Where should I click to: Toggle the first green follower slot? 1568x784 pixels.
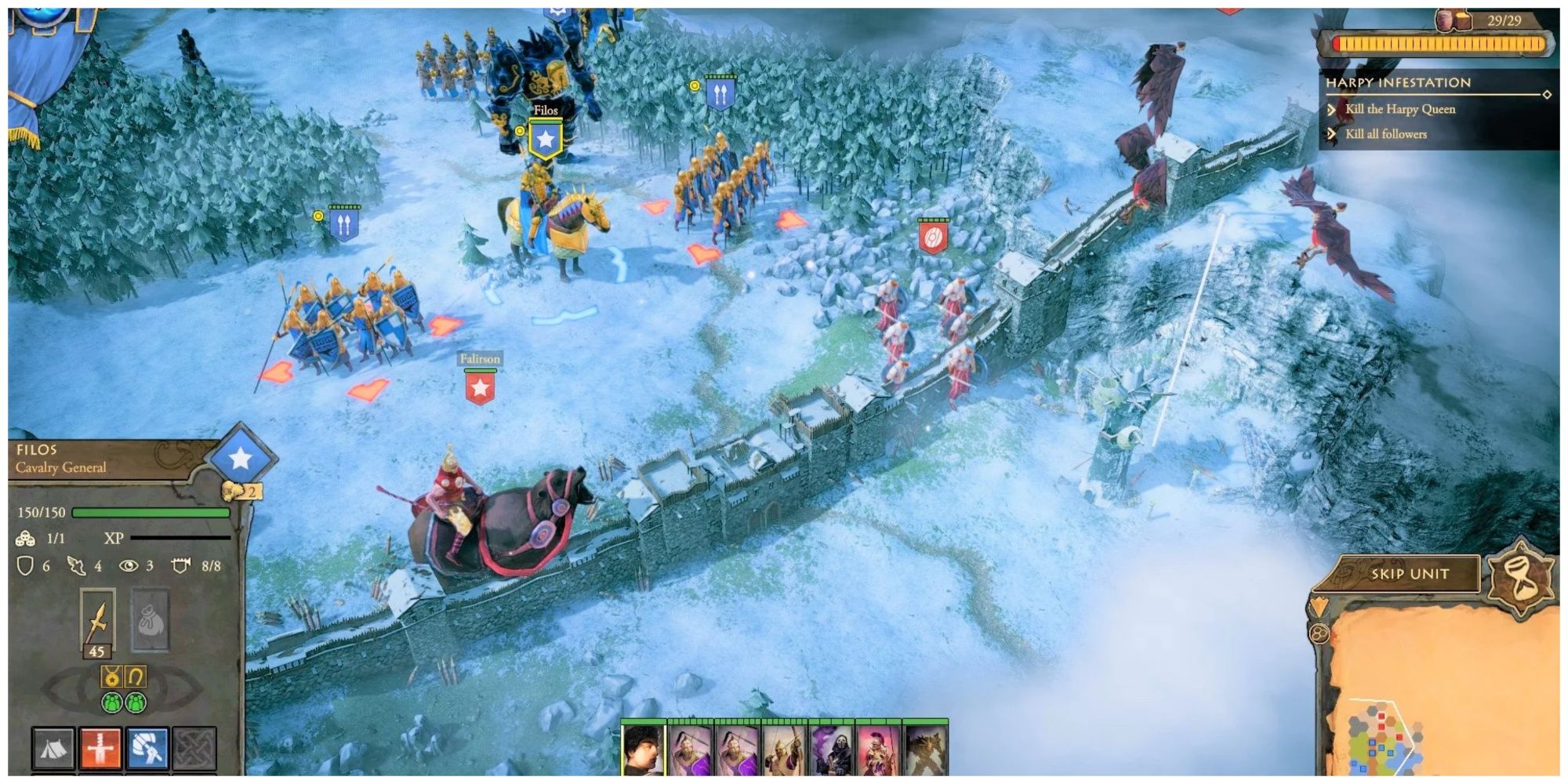112,702
